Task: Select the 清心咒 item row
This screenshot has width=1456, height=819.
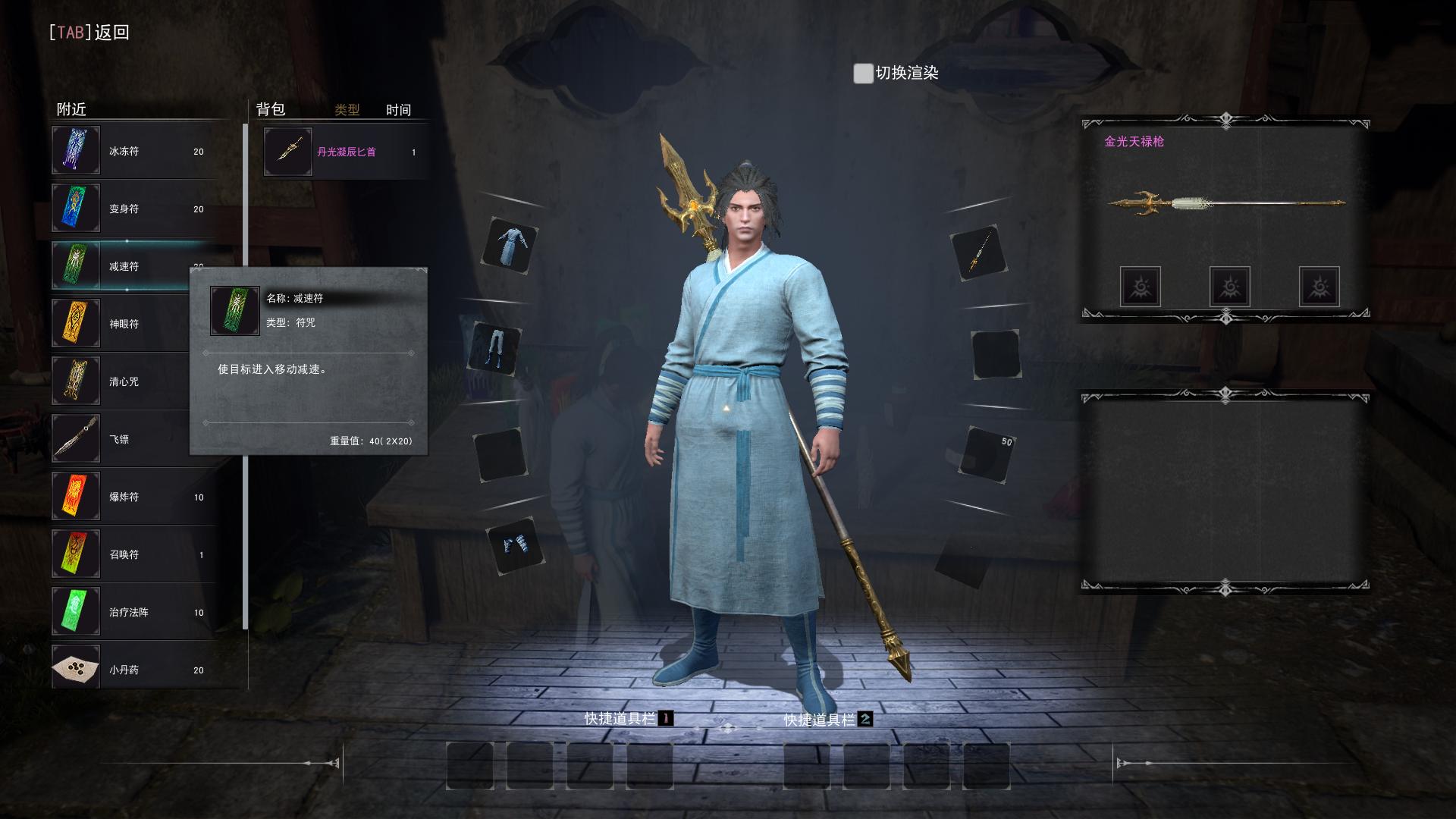Action: (x=121, y=381)
